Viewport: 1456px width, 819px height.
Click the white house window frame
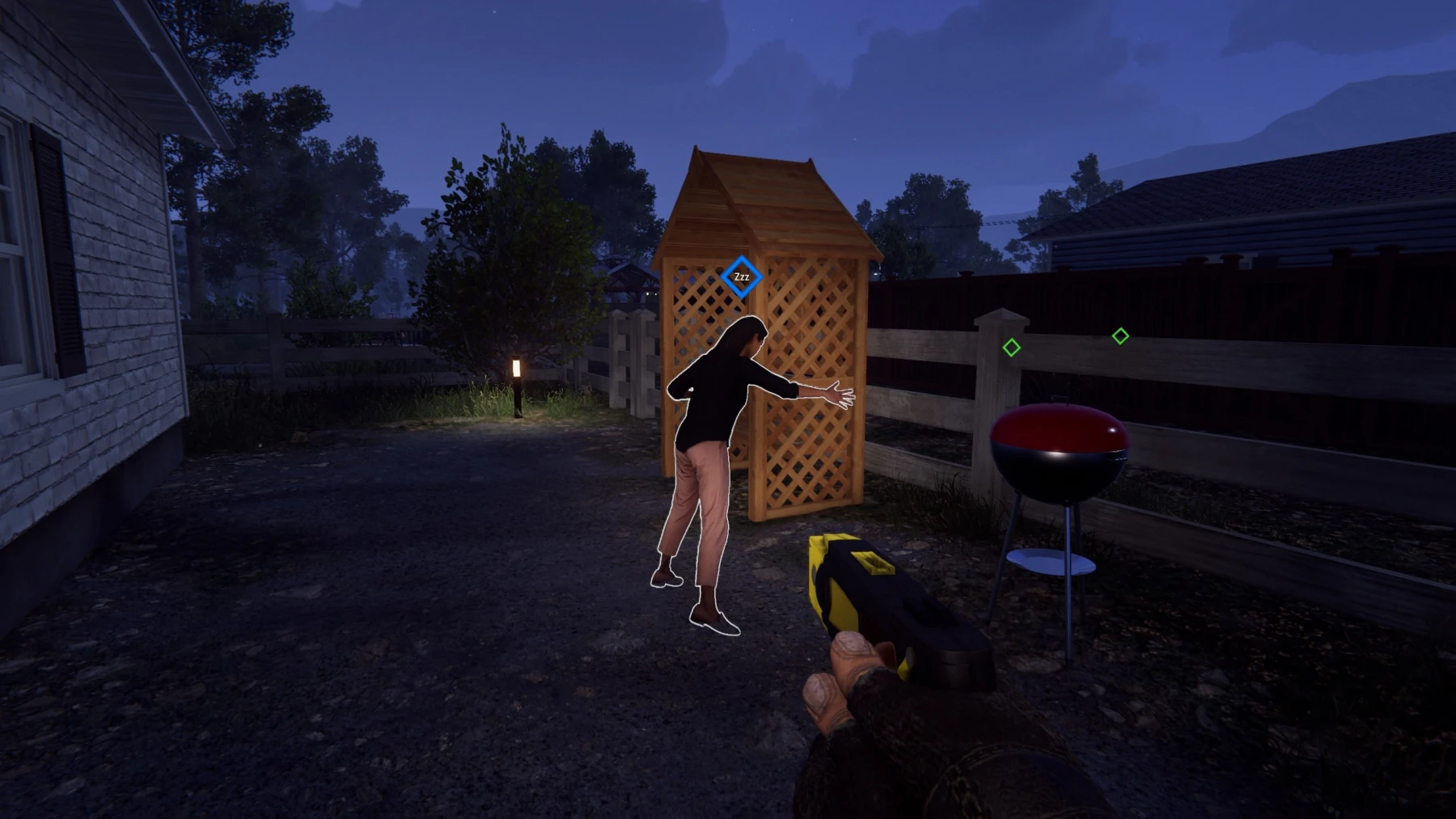(x=16, y=243)
